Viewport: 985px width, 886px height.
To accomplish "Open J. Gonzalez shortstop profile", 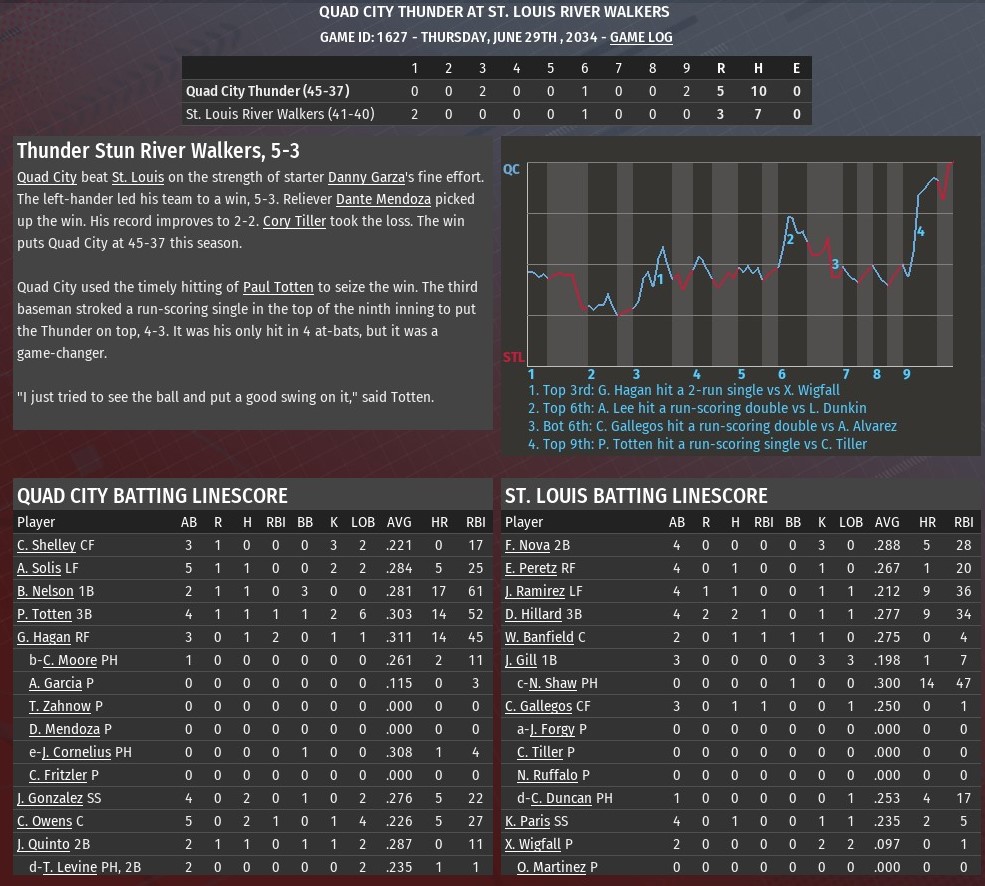I will click(50, 798).
